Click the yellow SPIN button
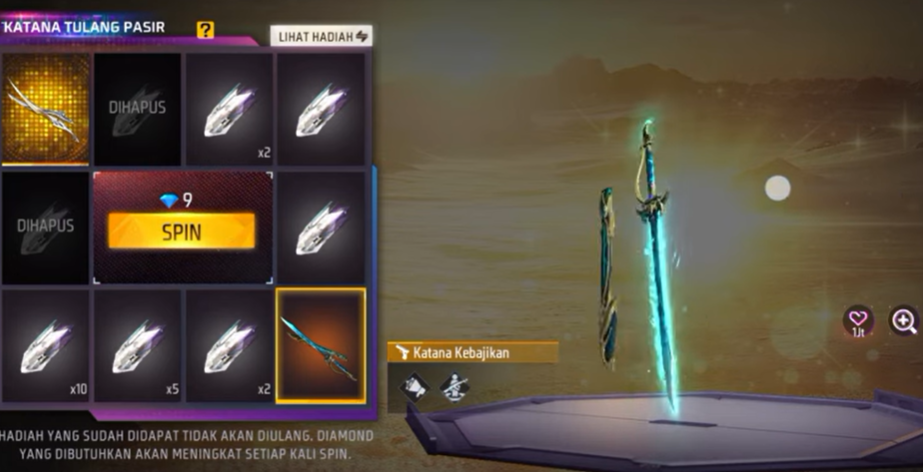Screen dimensions: 923x472 click(181, 232)
